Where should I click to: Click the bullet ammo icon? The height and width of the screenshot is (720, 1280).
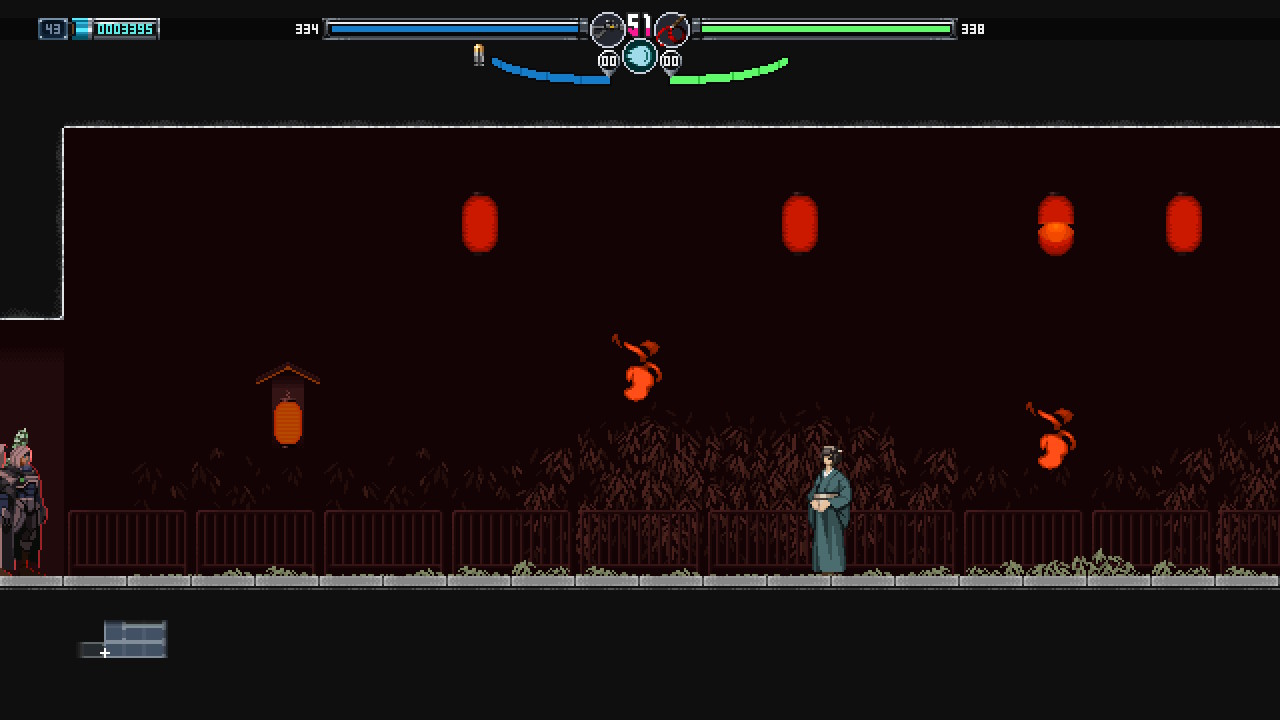pos(479,55)
